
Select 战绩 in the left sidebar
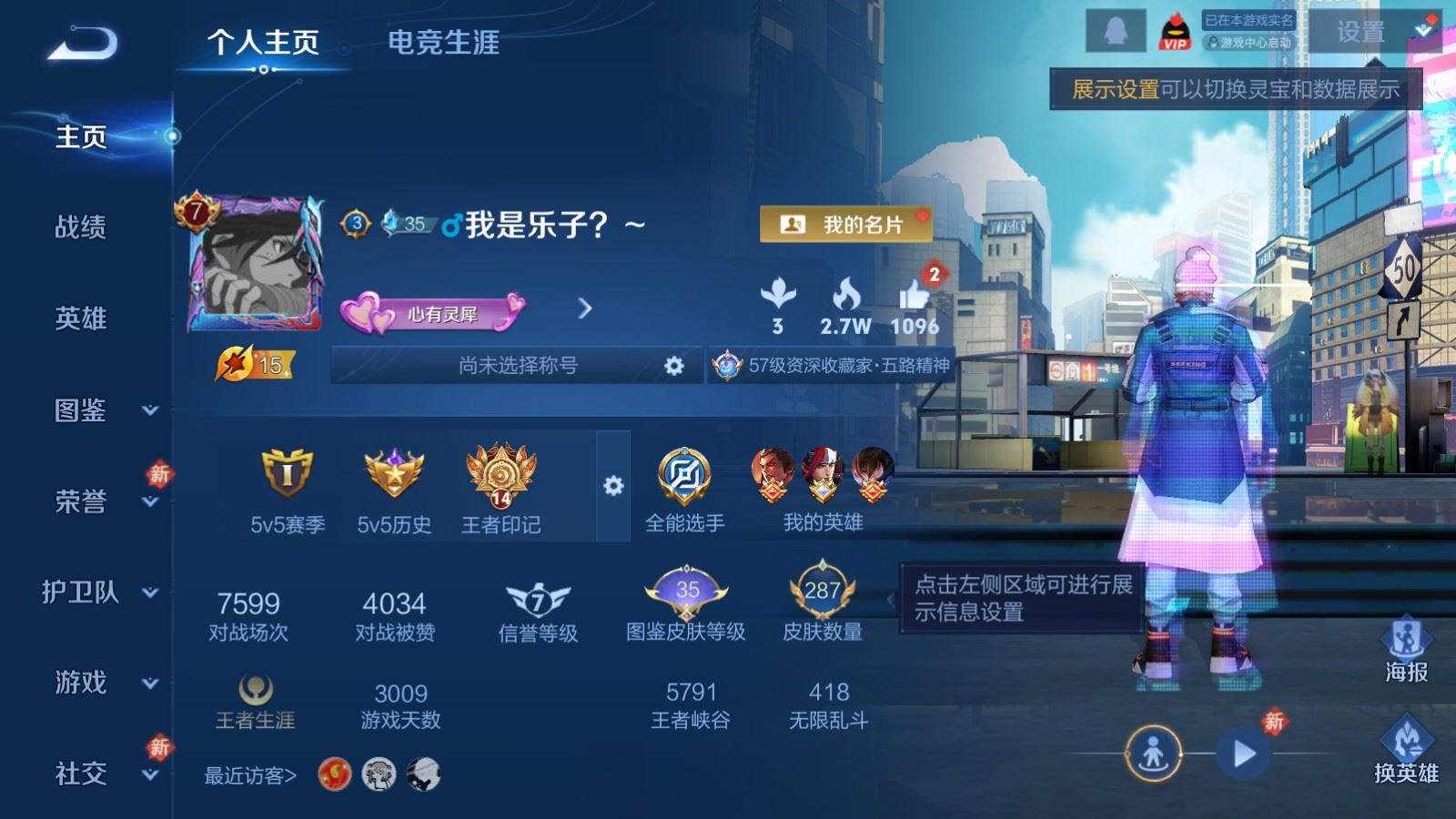82,227
